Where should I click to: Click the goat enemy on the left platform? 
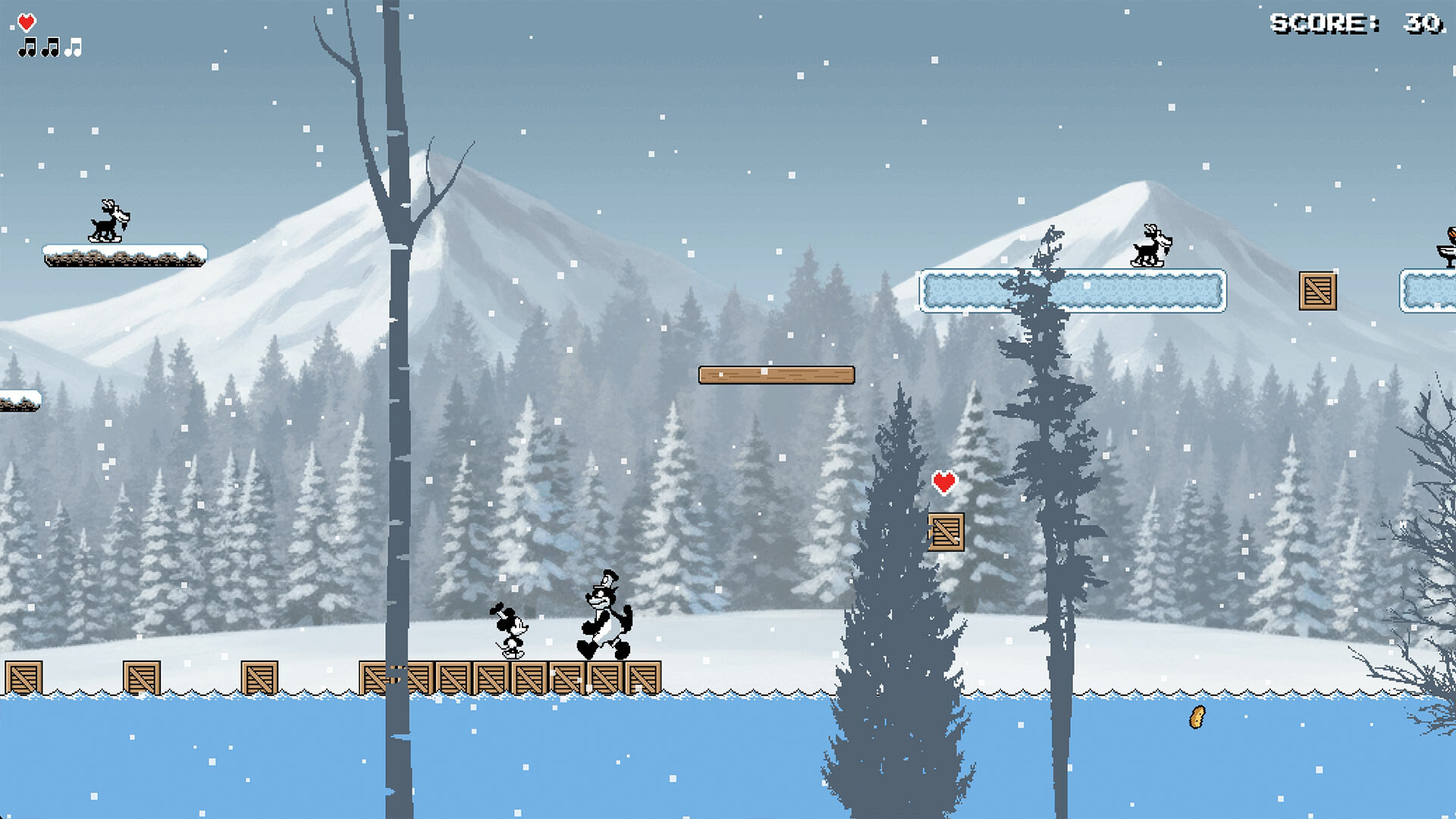pyautogui.click(x=108, y=221)
